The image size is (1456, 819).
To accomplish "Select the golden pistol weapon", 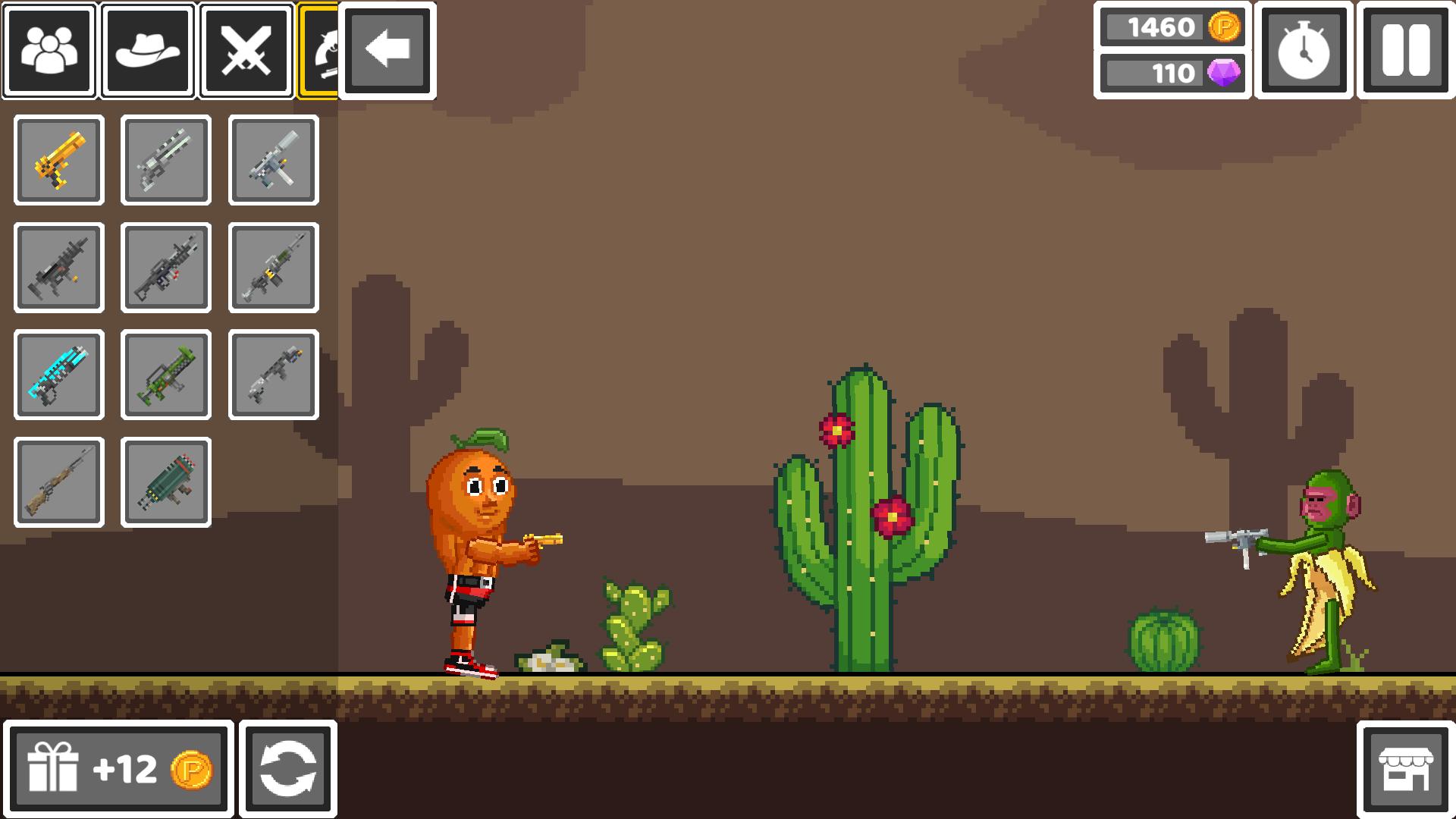I will click(x=59, y=162).
